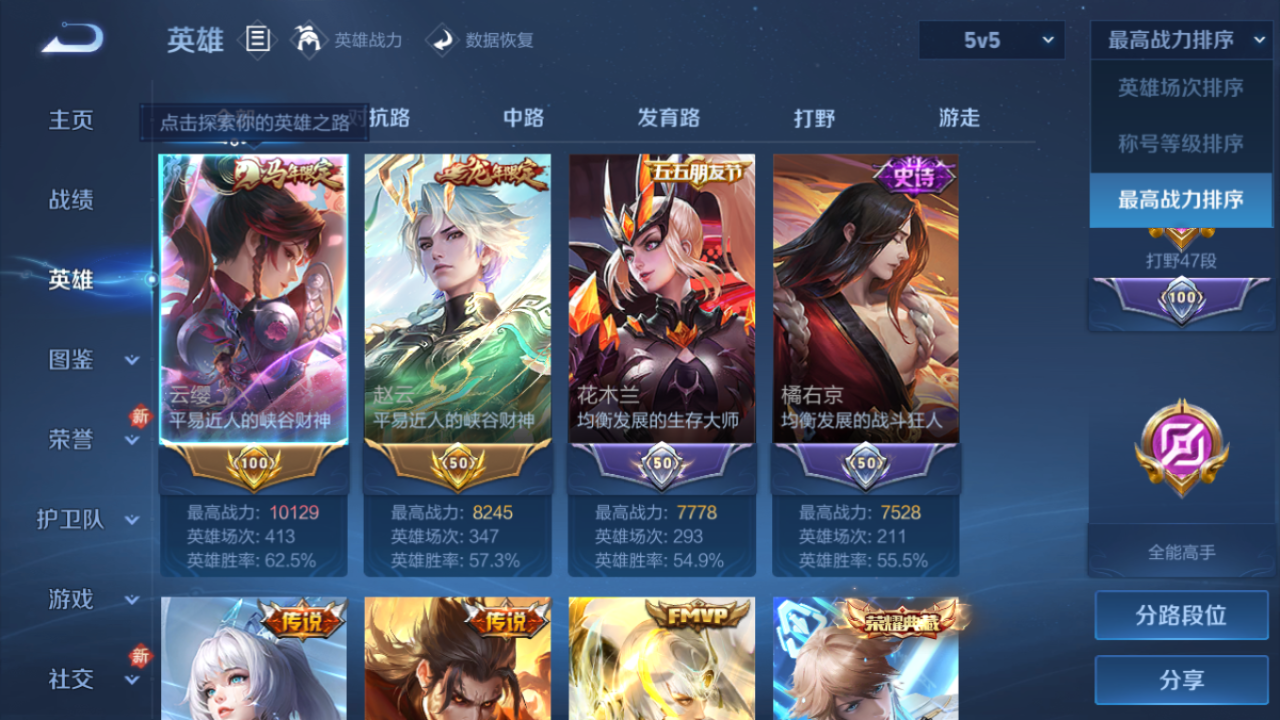Click the gold 100 badge on 云缨's card

click(x=253, y=463)
